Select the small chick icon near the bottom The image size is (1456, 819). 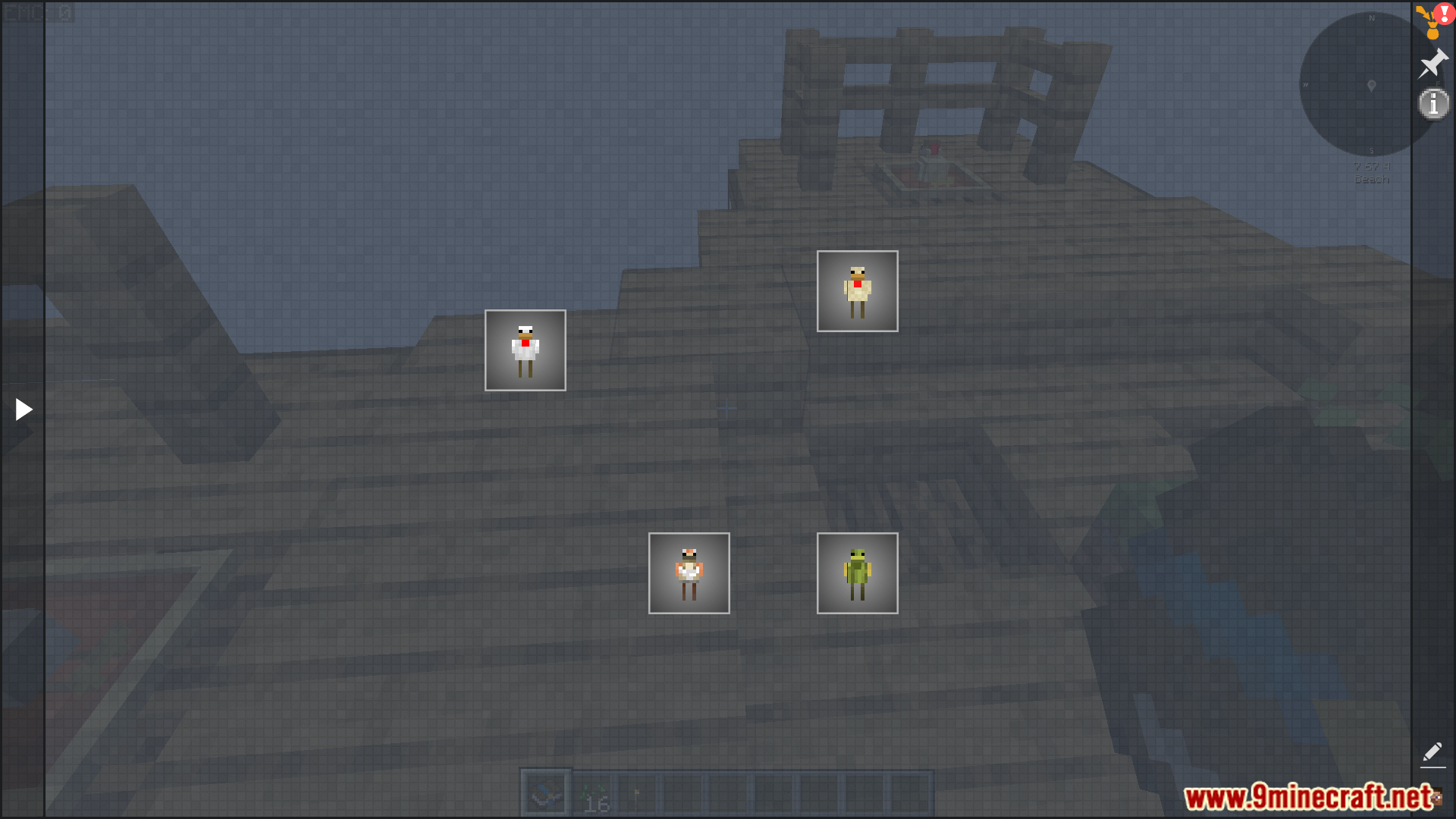coord(689,573)
